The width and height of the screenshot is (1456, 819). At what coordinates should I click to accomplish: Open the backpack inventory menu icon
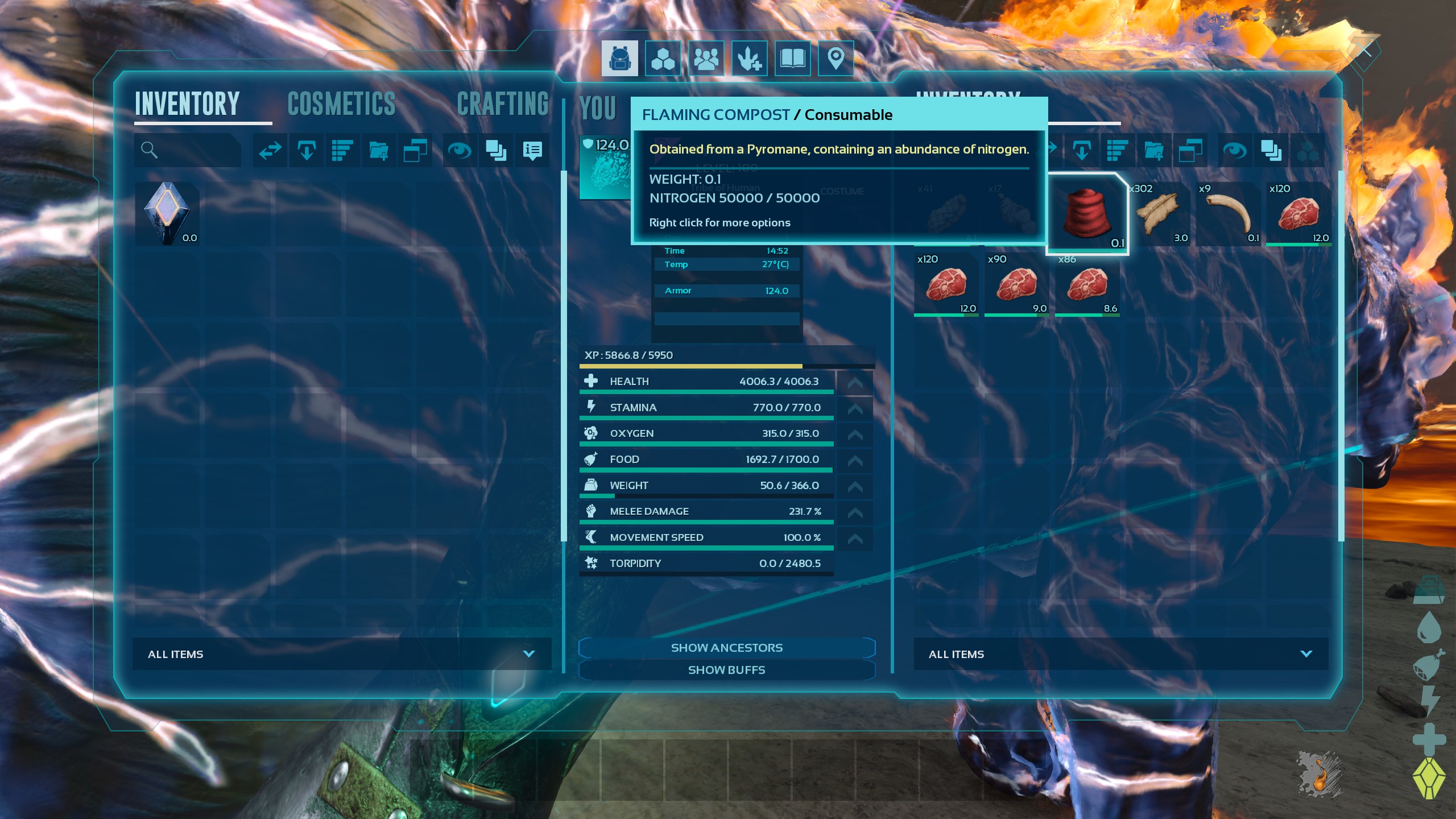click(x=620, y=59)
